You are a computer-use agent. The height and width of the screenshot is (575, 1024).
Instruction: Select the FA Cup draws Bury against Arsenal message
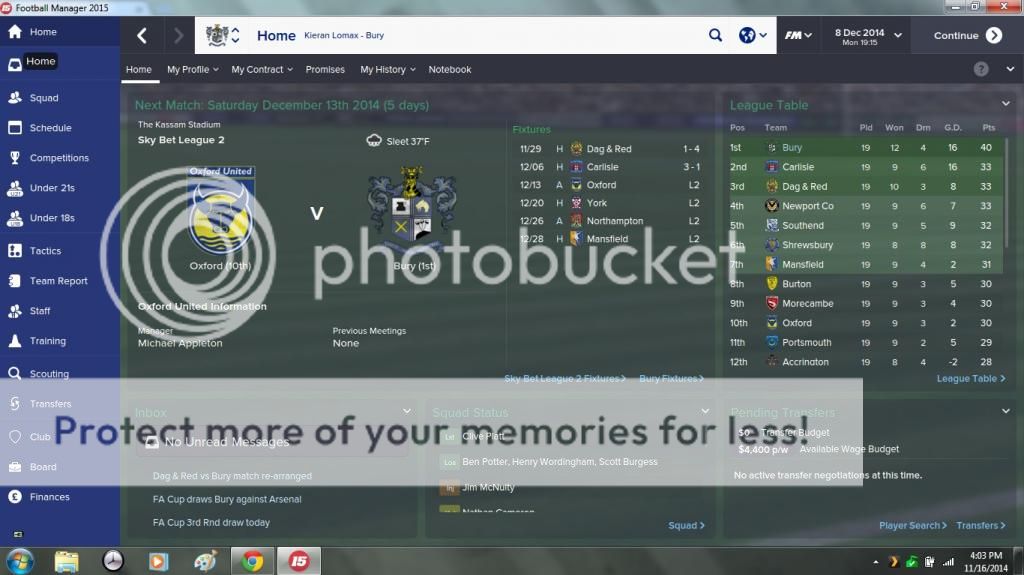(x=227, y=499)
